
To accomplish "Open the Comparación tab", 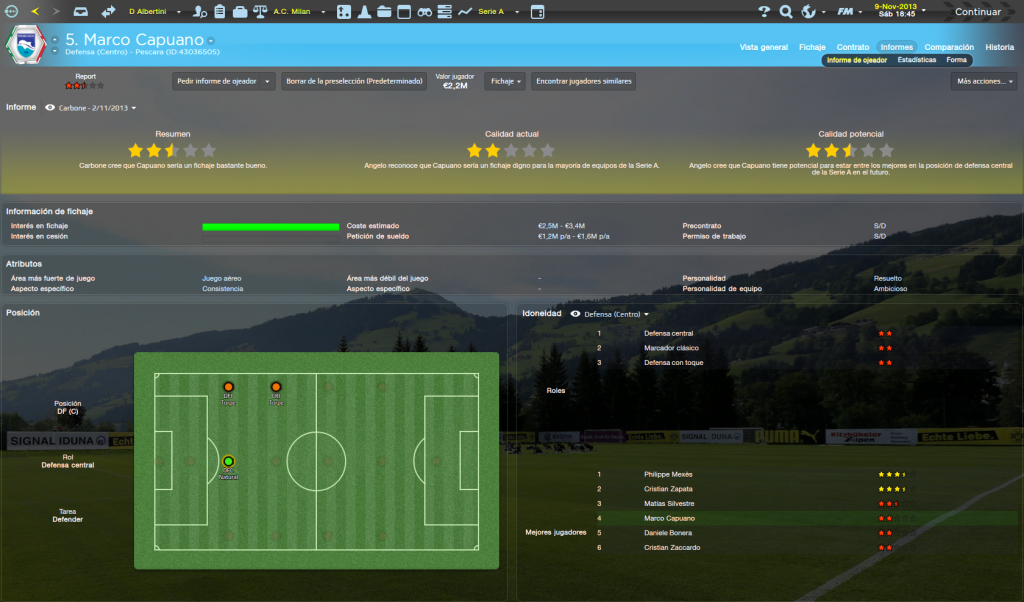I will pyautogui.click(x=949, y=47).
